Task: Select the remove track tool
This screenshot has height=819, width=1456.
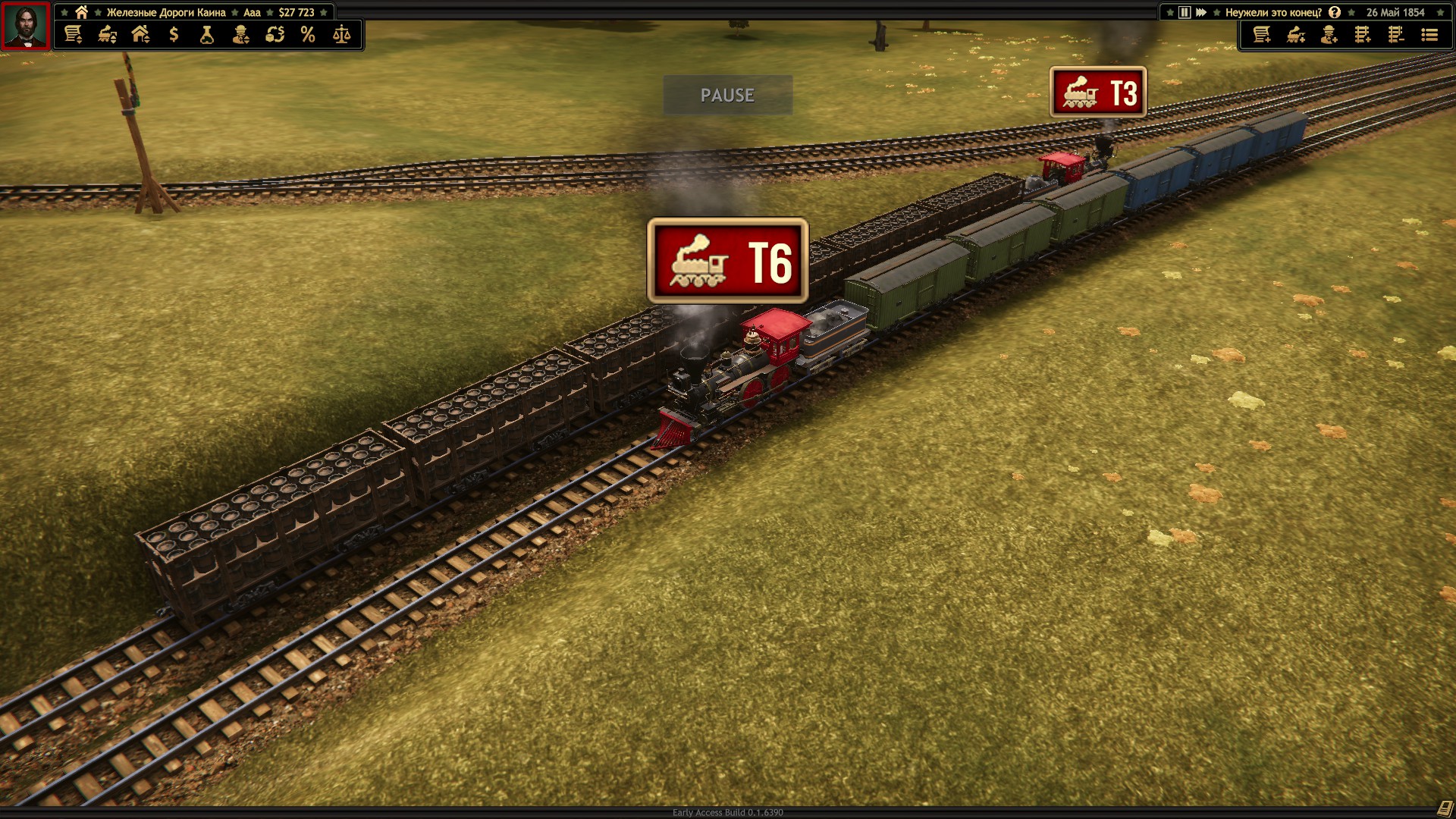Action: coord(1396,35)
